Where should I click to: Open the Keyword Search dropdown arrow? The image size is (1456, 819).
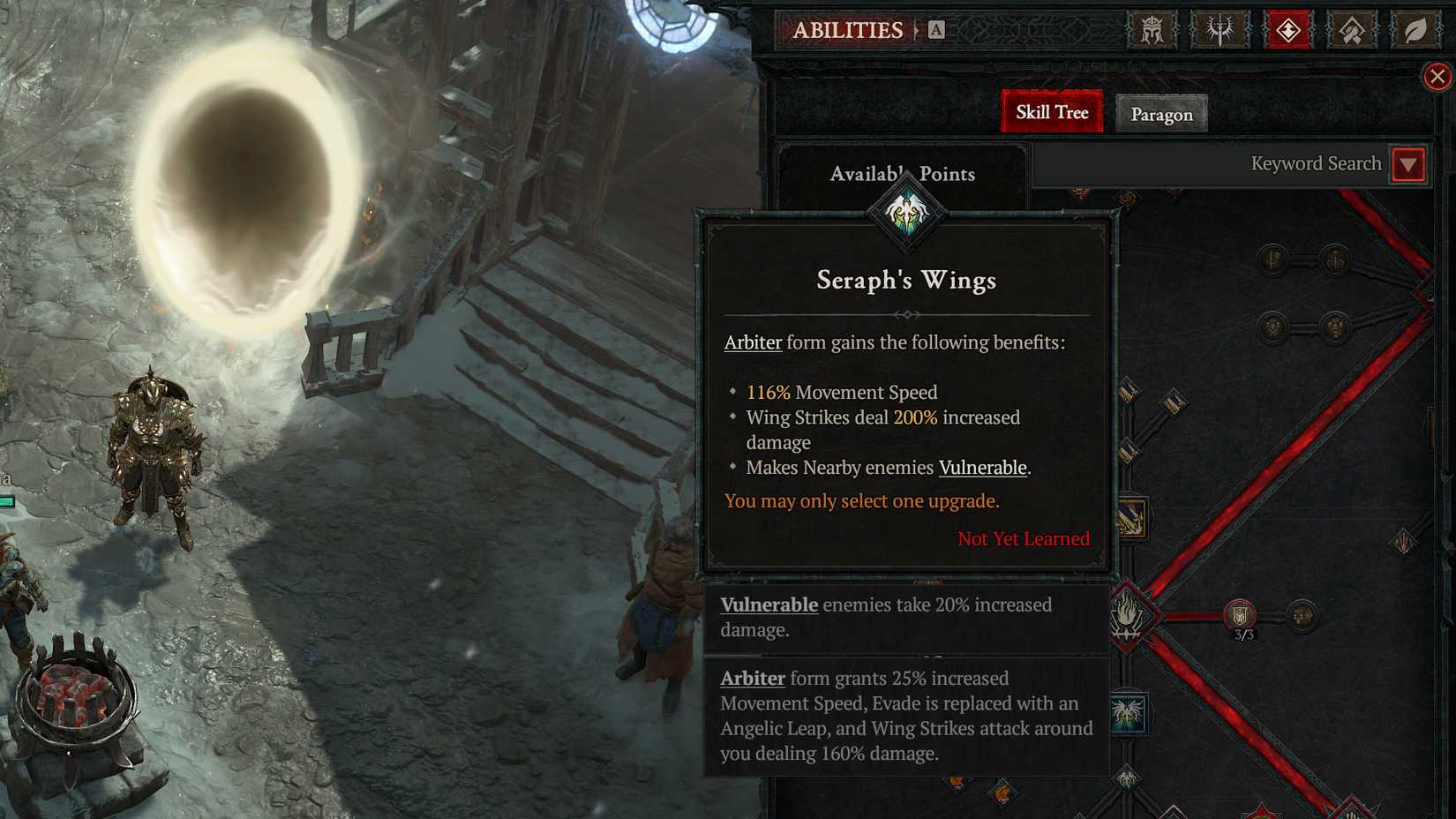point(1407,164)
